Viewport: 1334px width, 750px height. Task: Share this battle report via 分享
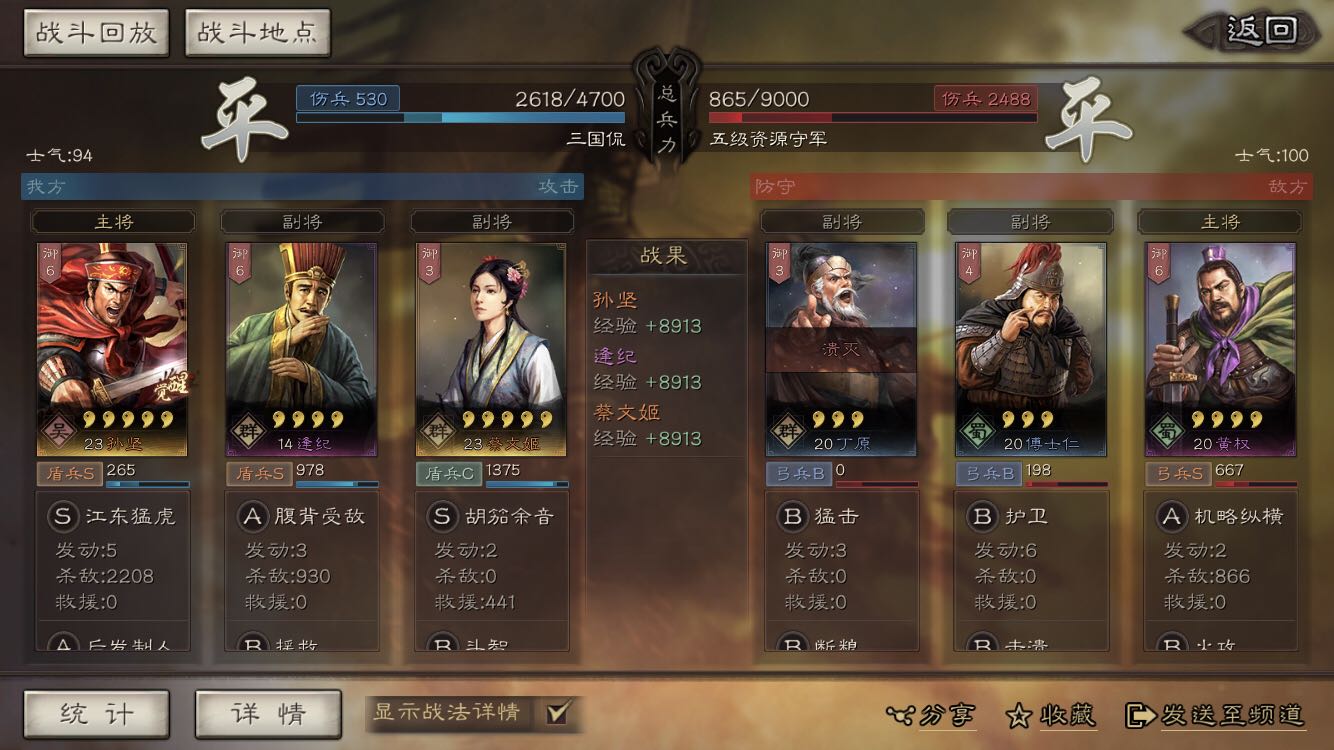(932, 715)
